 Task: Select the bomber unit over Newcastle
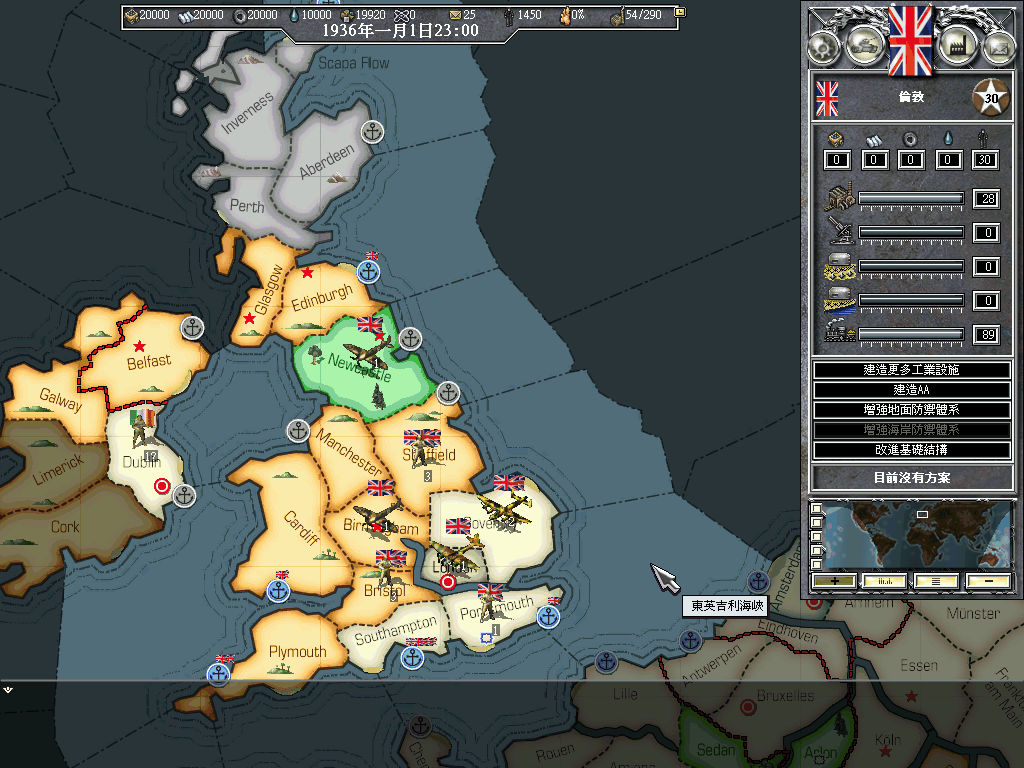pos(367,352)
